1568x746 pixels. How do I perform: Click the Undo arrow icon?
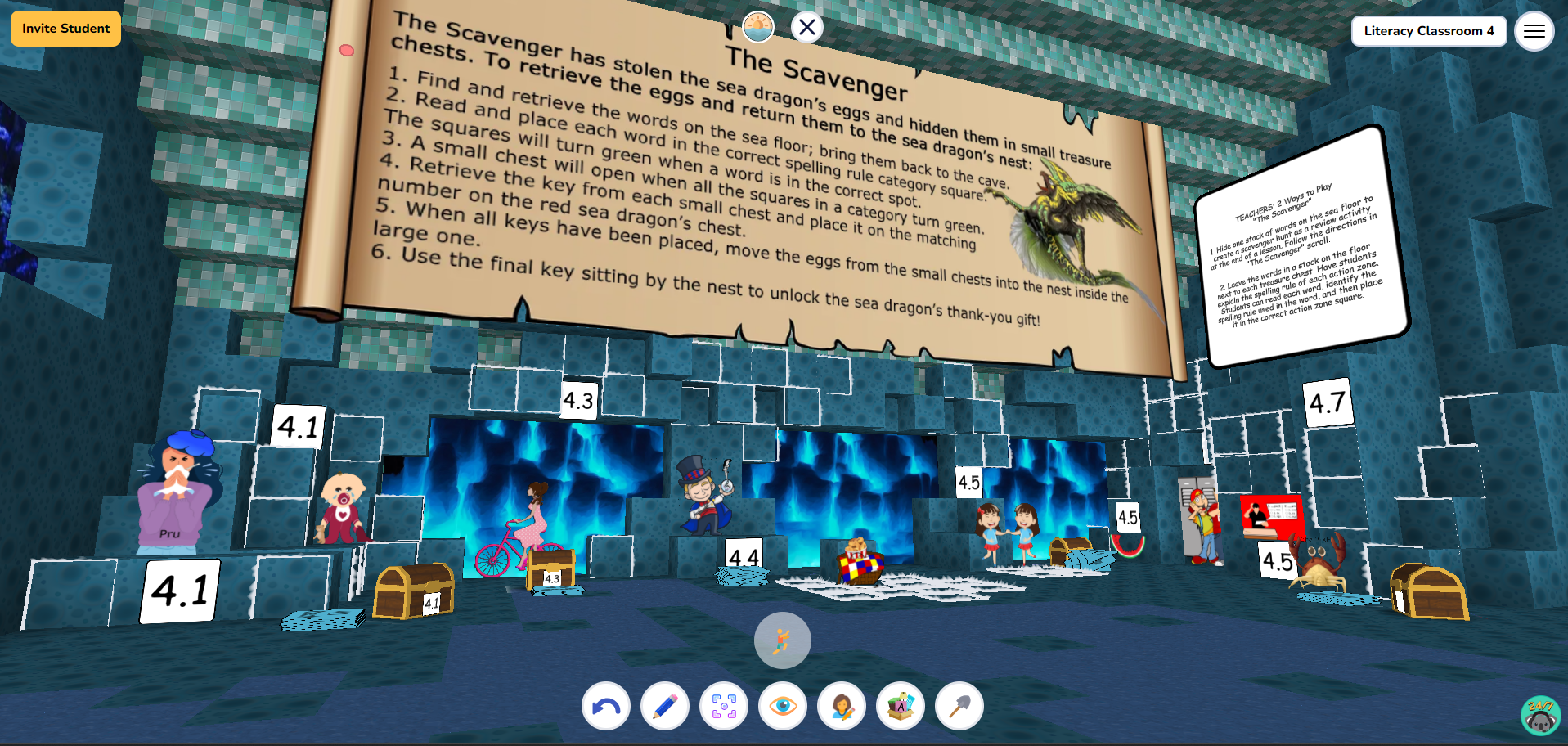pyautogui.click(x=605, y=706)
